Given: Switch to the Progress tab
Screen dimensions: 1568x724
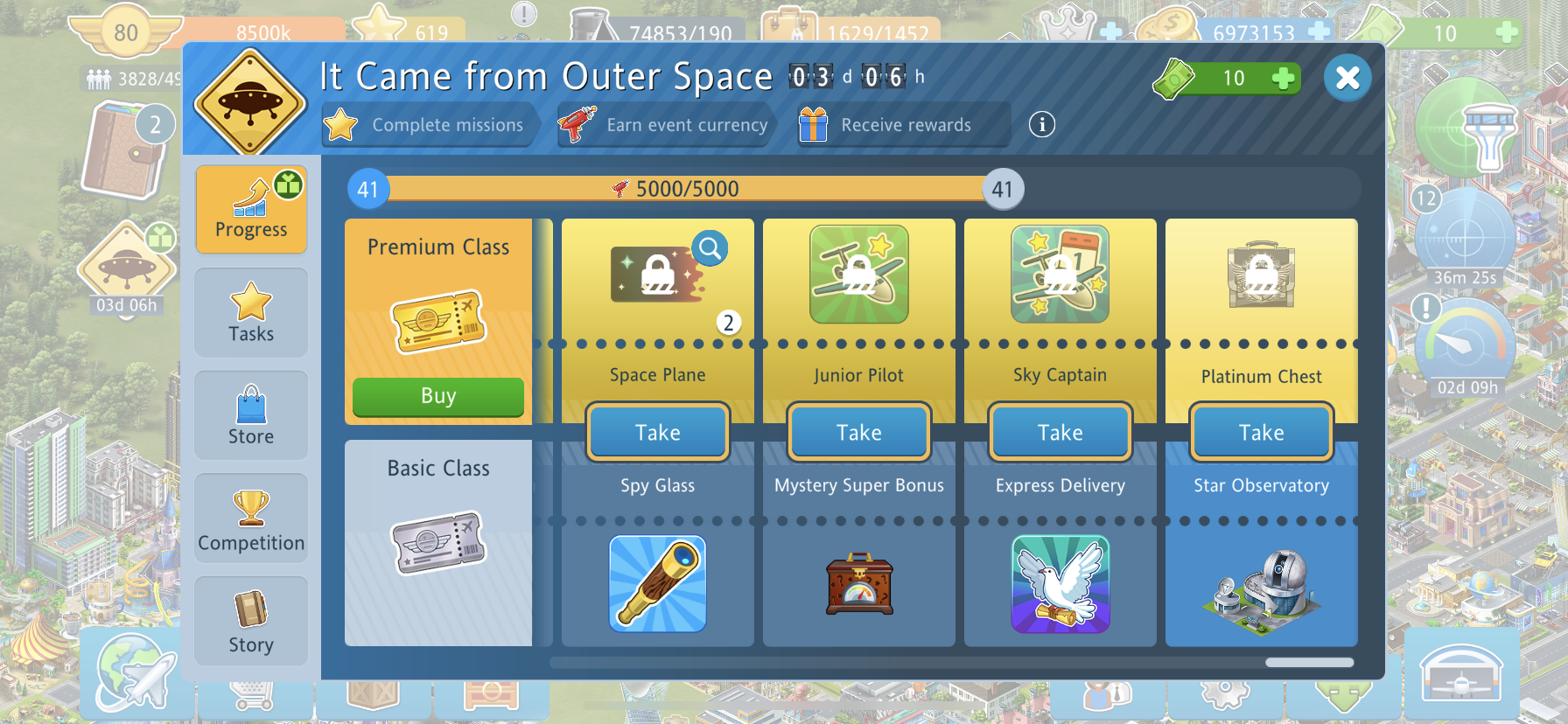Looking at the screenshot, I should point(251,210).
